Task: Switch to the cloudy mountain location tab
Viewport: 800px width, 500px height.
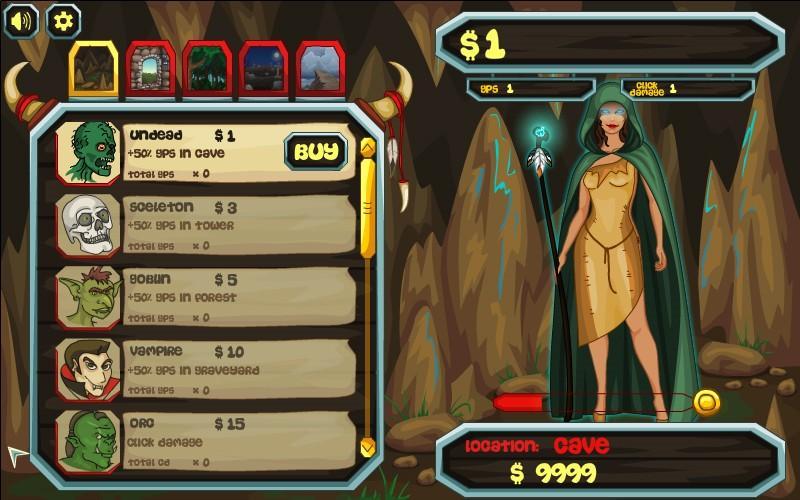Action: pyautogui.click(x=320, y=70)
